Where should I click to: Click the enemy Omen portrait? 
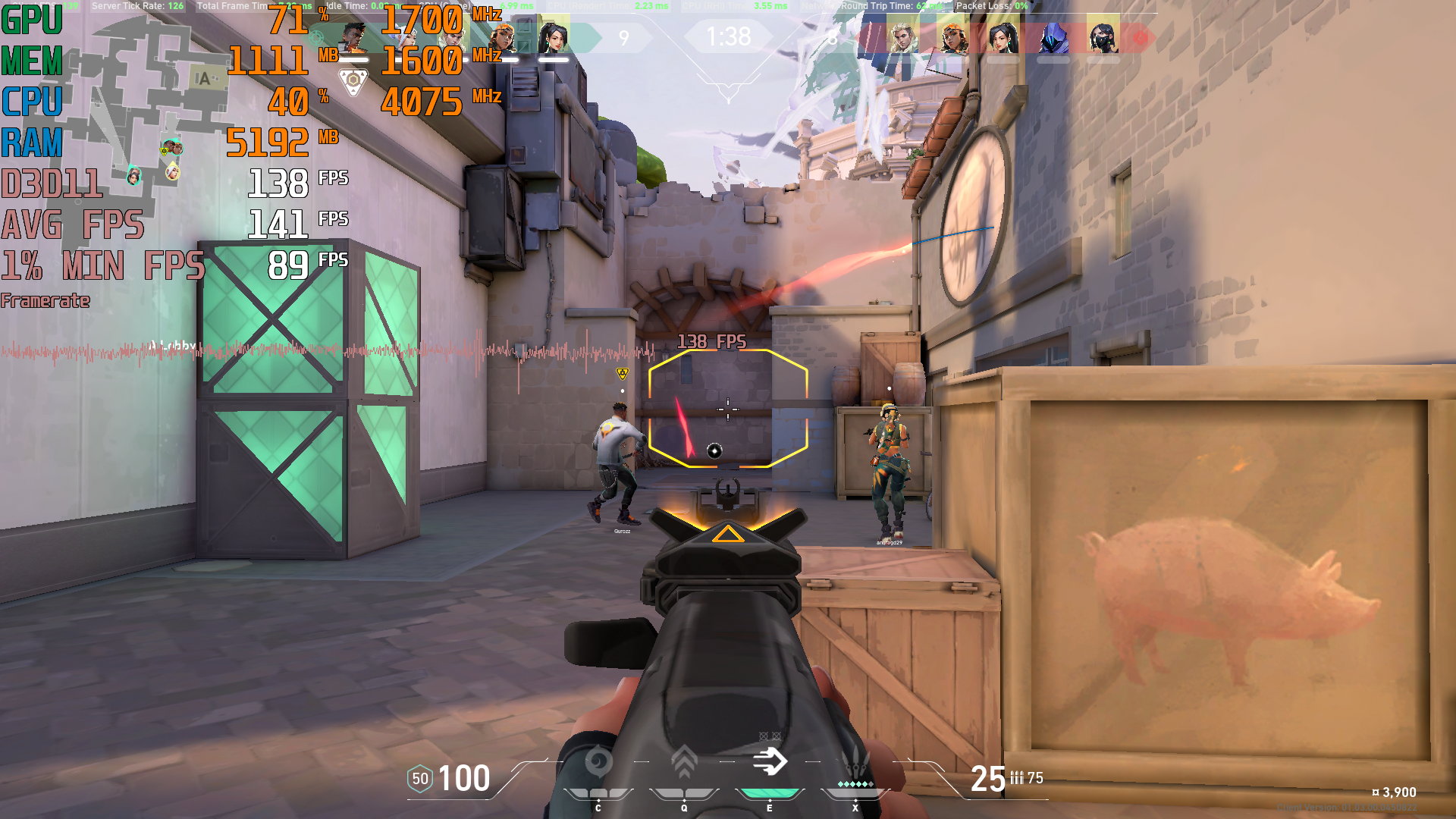(1053, 36)
